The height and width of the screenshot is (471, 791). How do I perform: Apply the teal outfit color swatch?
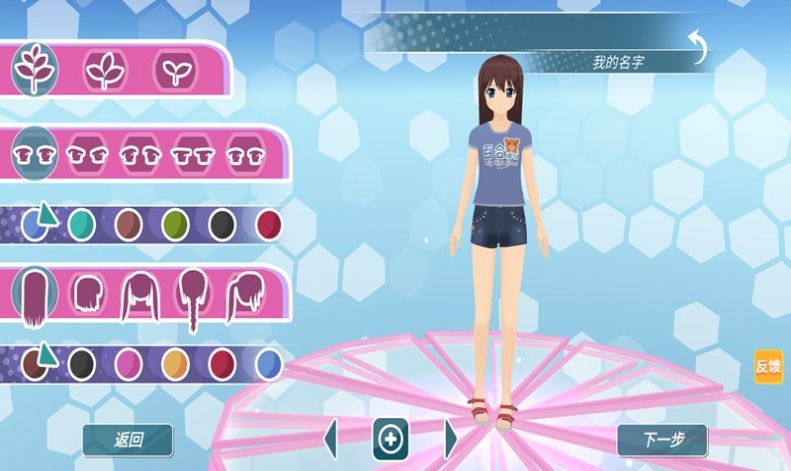click(81, 224)
